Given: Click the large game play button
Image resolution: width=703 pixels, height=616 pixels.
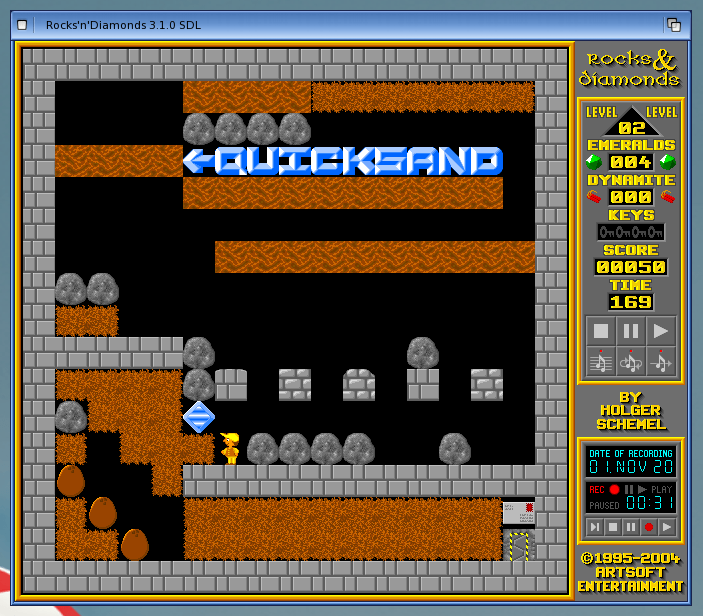Looking at the screenshot, I should click(661, 331).
